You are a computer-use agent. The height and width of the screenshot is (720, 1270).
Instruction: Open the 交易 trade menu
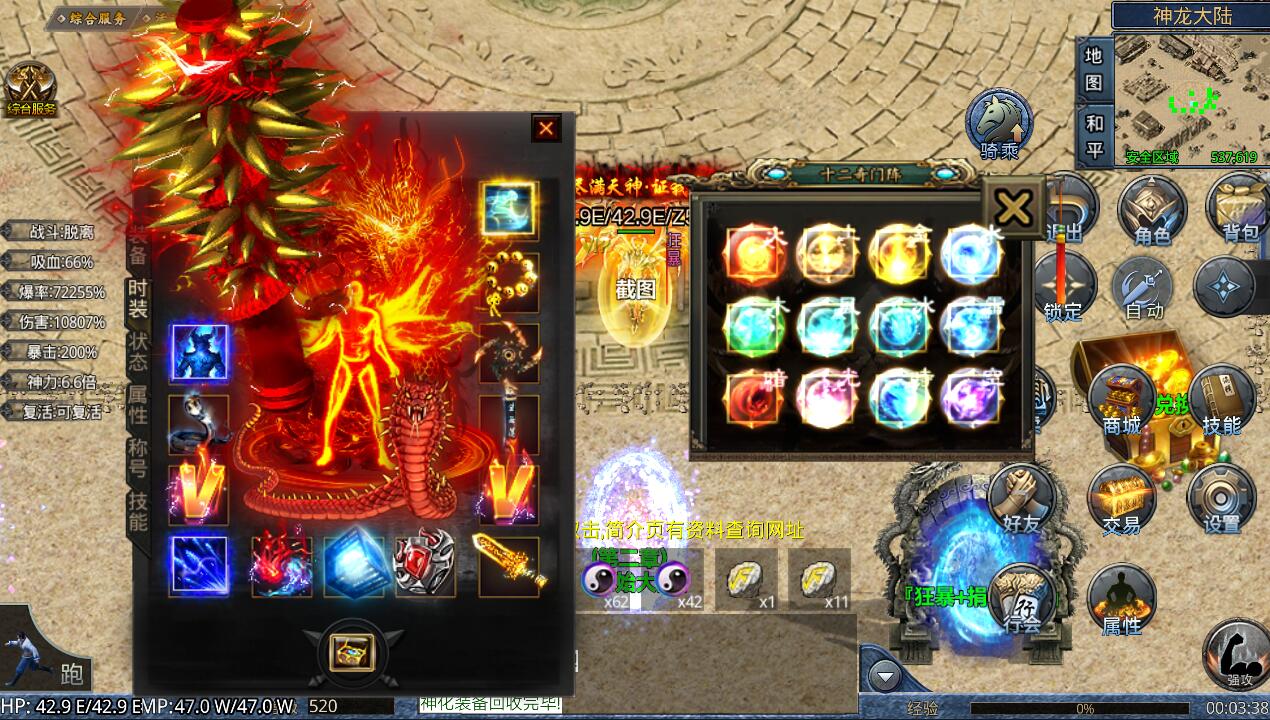(1121, 497)
